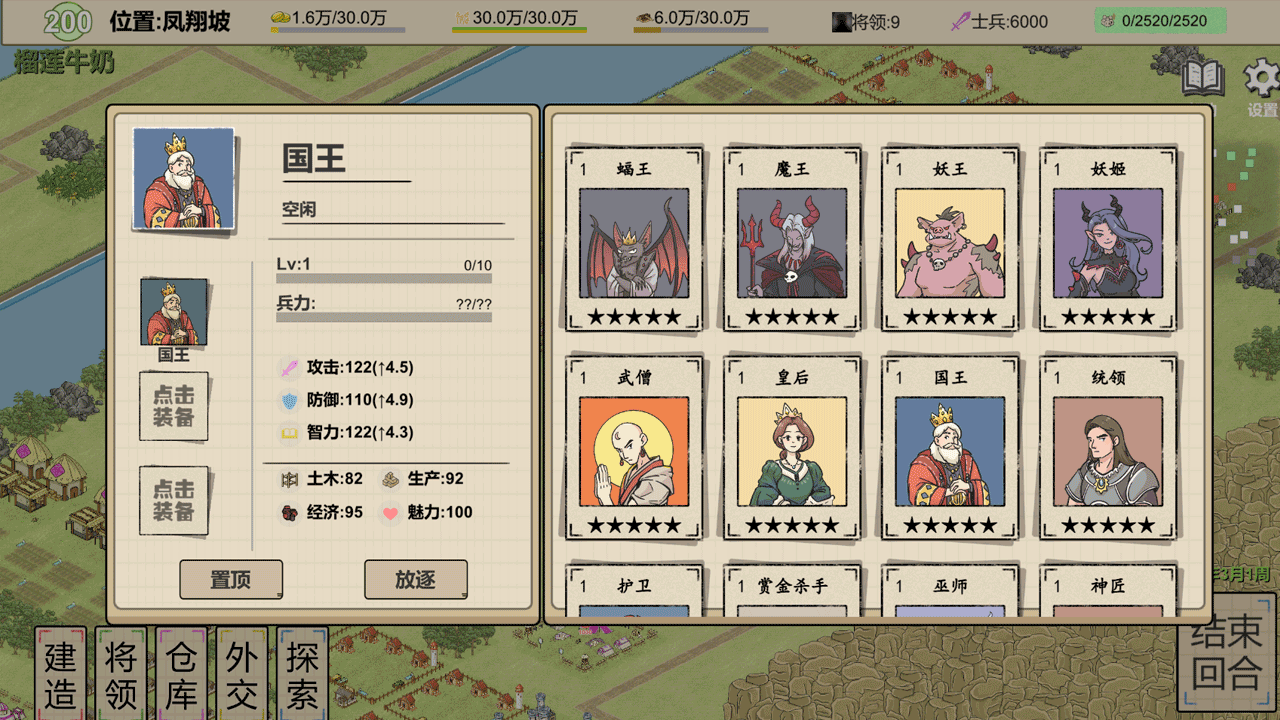
Task: Pick the 国王 king card in the list
Action: pyautogui.click(x=950, y=449)
